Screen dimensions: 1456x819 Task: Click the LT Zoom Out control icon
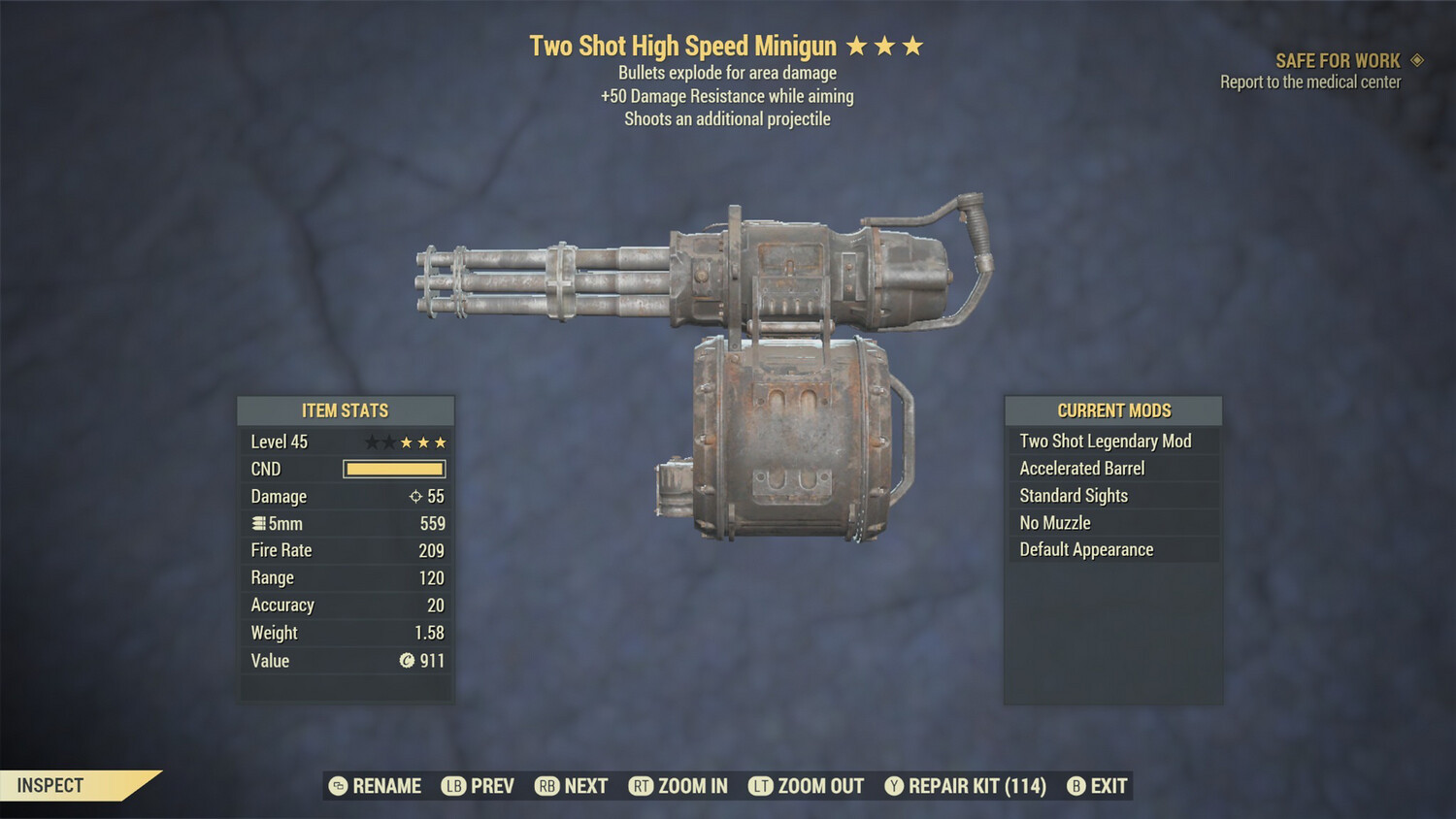click(x=761, y=786)
